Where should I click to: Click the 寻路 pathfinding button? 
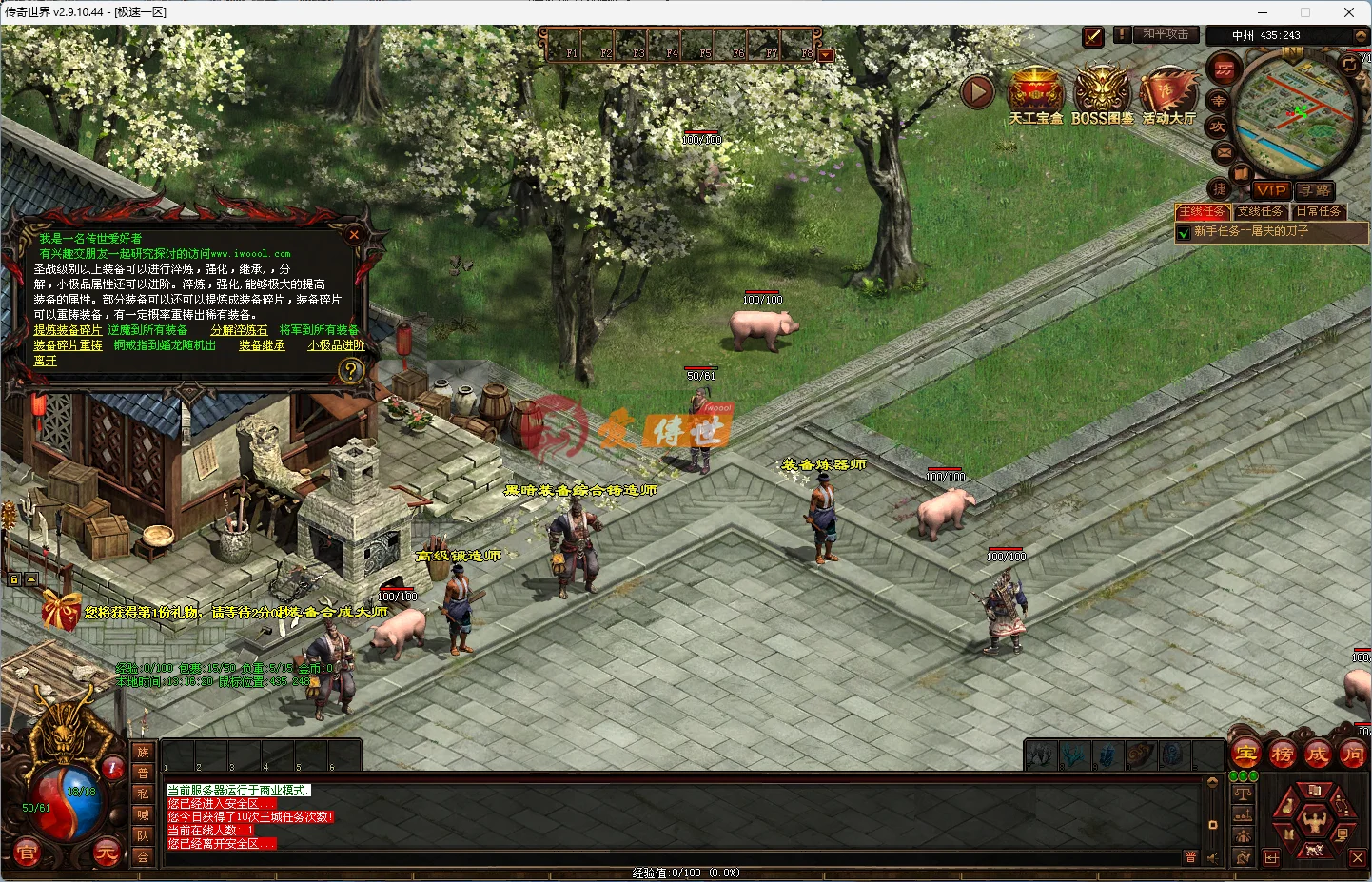pyautogui.click(x=1314, y=190)
